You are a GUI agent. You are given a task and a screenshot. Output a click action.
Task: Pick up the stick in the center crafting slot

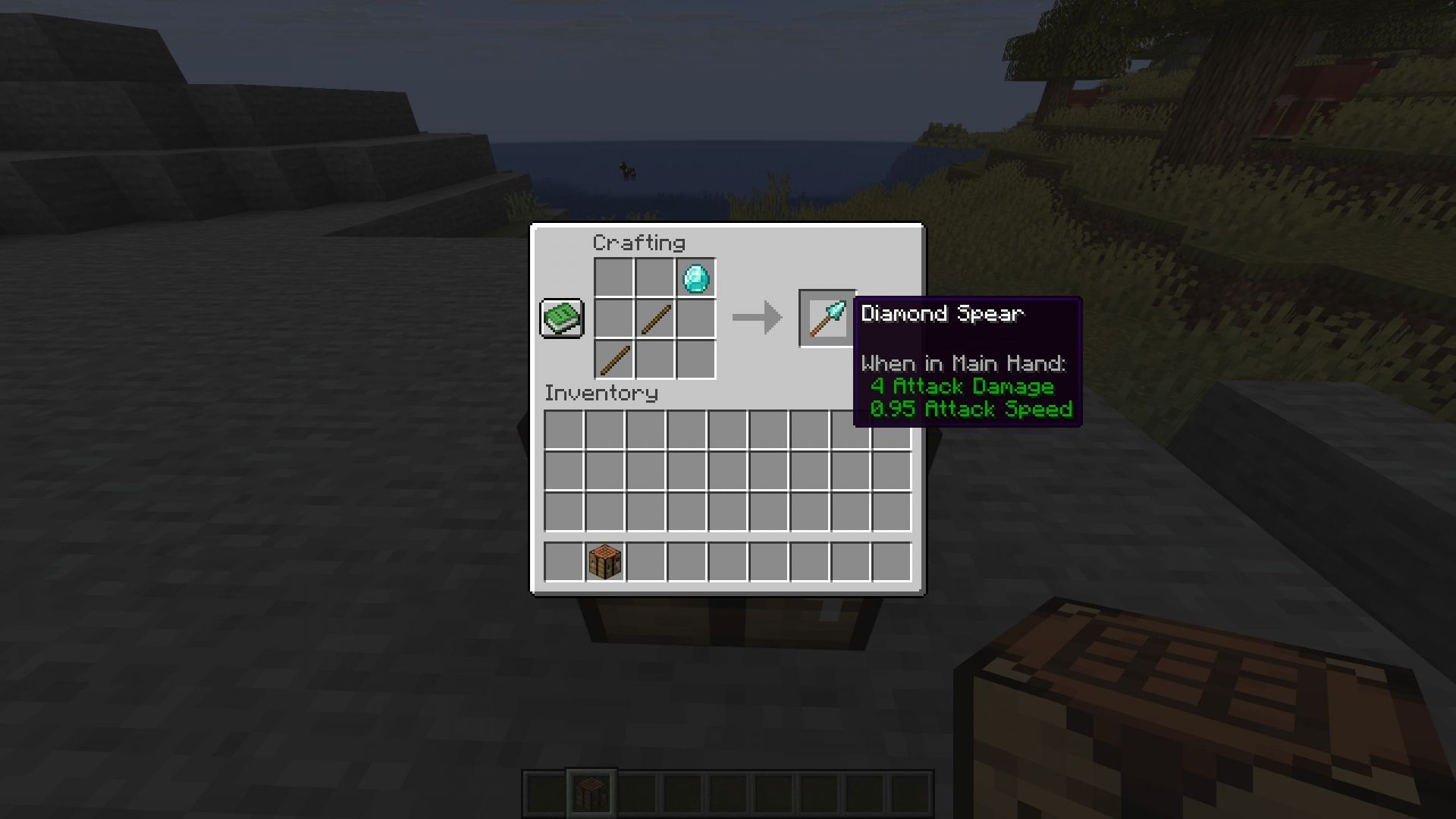[x=655, y=318]
